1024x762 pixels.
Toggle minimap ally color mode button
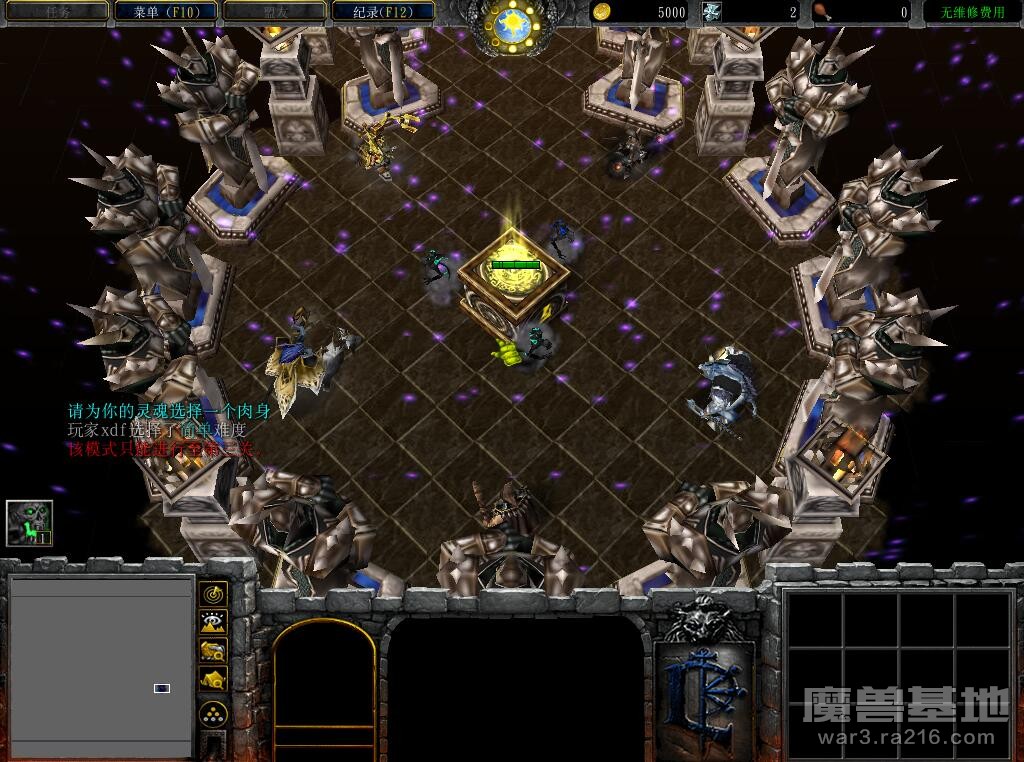[x=213, y=650]
